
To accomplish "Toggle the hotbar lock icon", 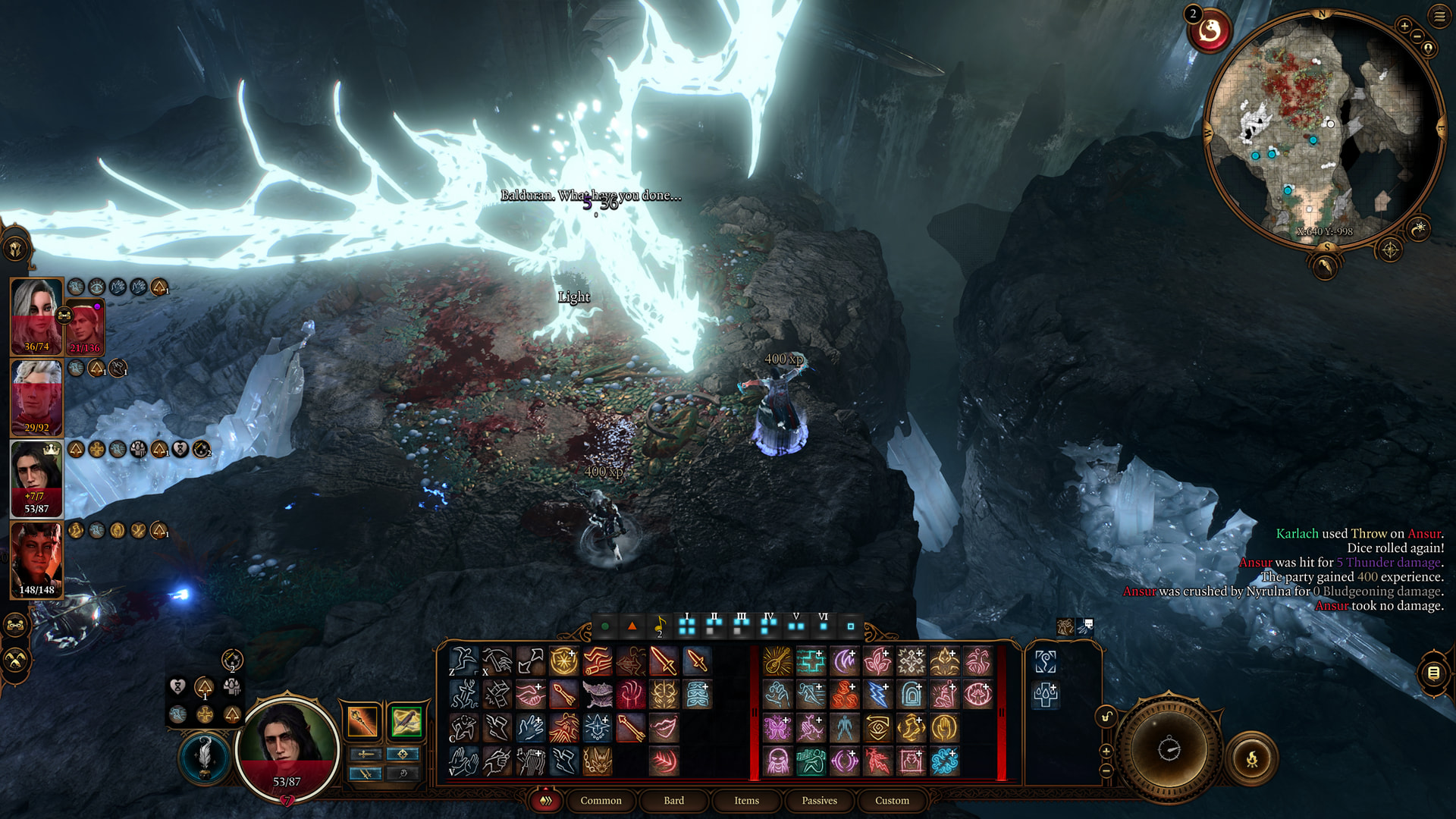I will coord(1106,717).
